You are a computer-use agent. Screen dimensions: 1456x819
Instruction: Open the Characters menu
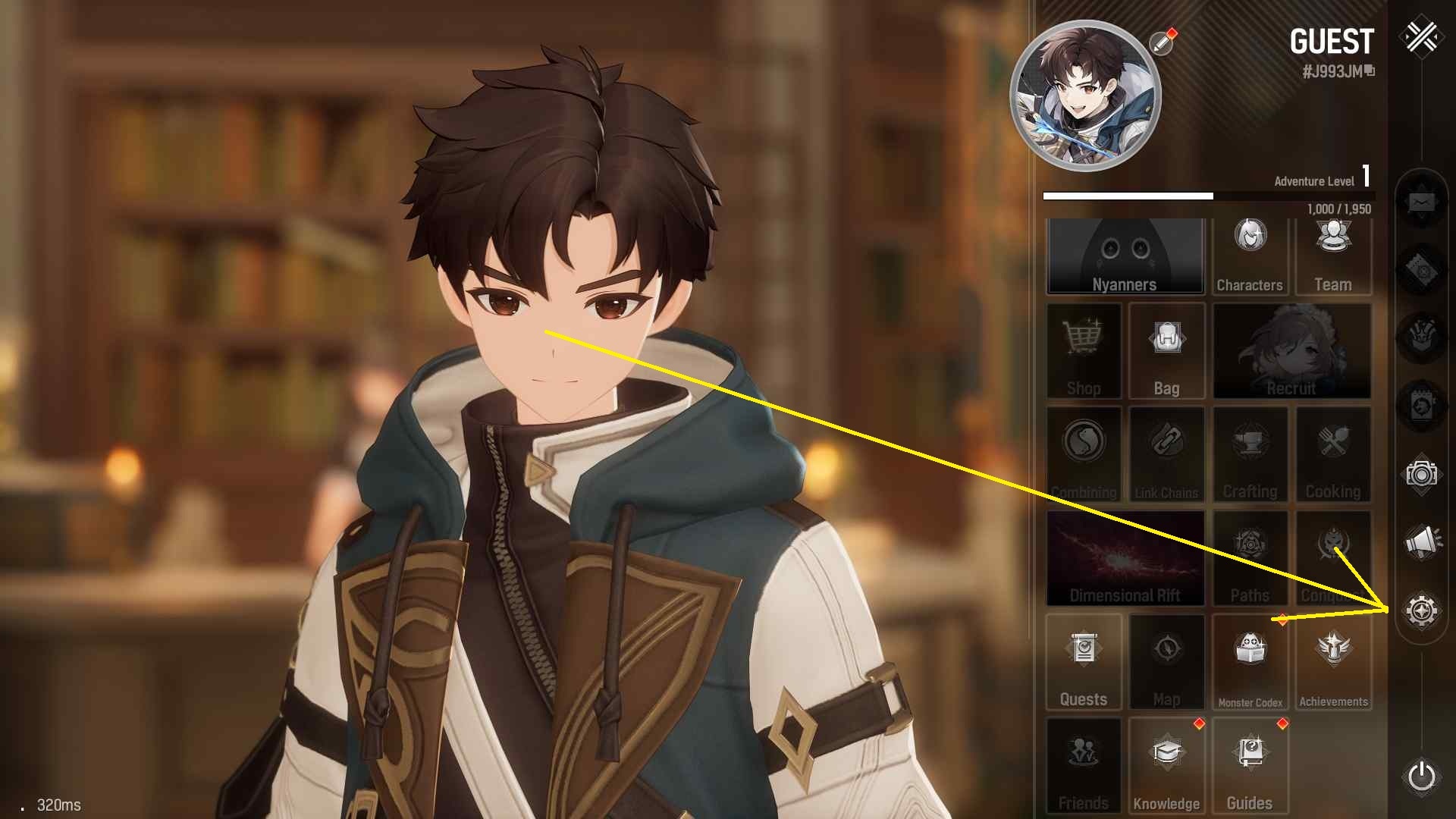pos(1250,256)
